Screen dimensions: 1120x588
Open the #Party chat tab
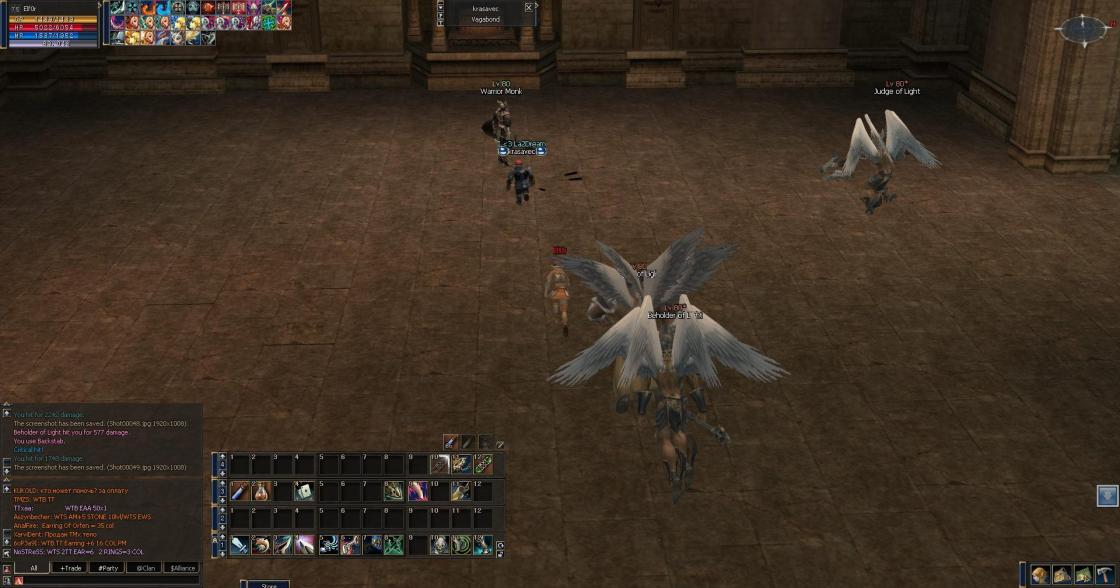[x=107, y=568]
